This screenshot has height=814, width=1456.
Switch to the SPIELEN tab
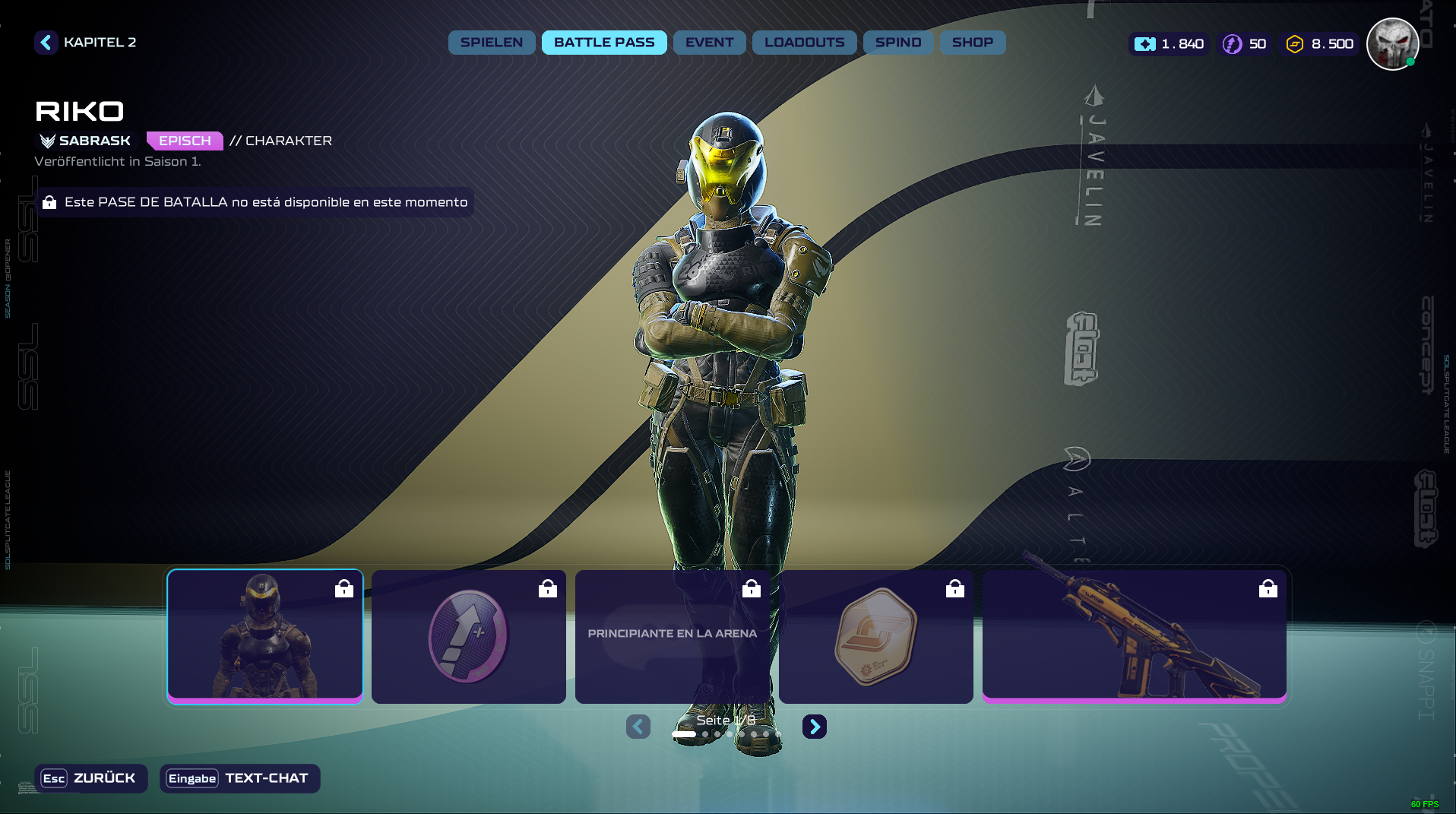click(x=491, y=43)
